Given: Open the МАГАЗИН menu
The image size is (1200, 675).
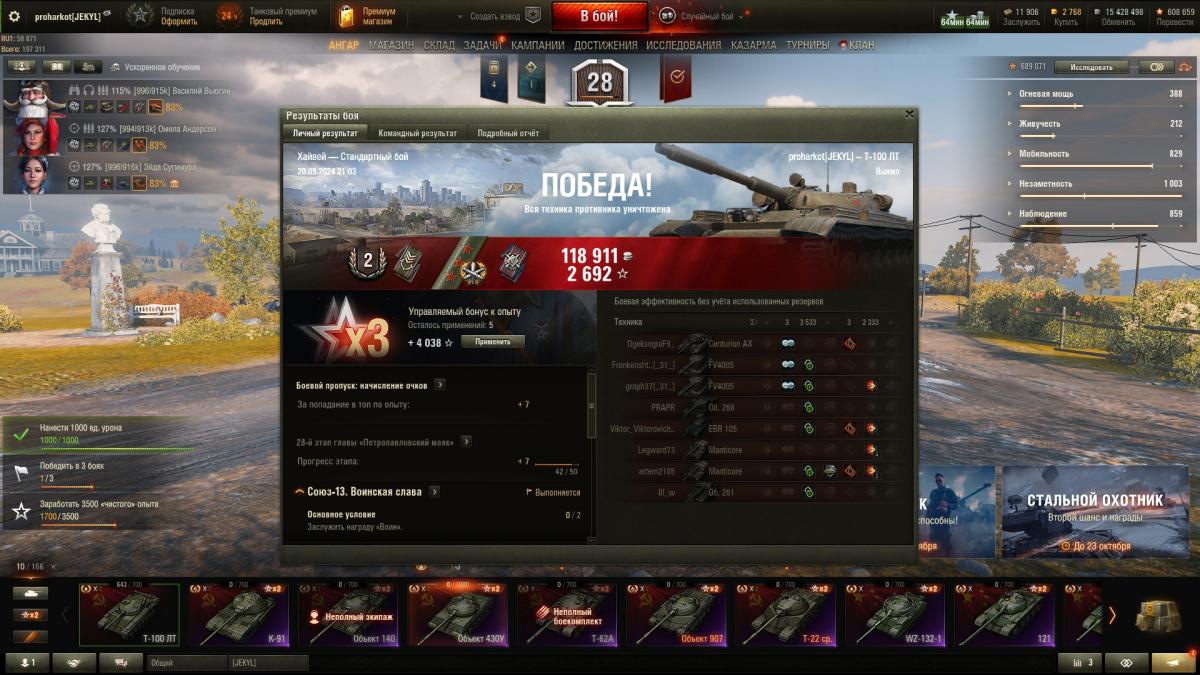Looking at the screenshot, I should click(391, 45).
